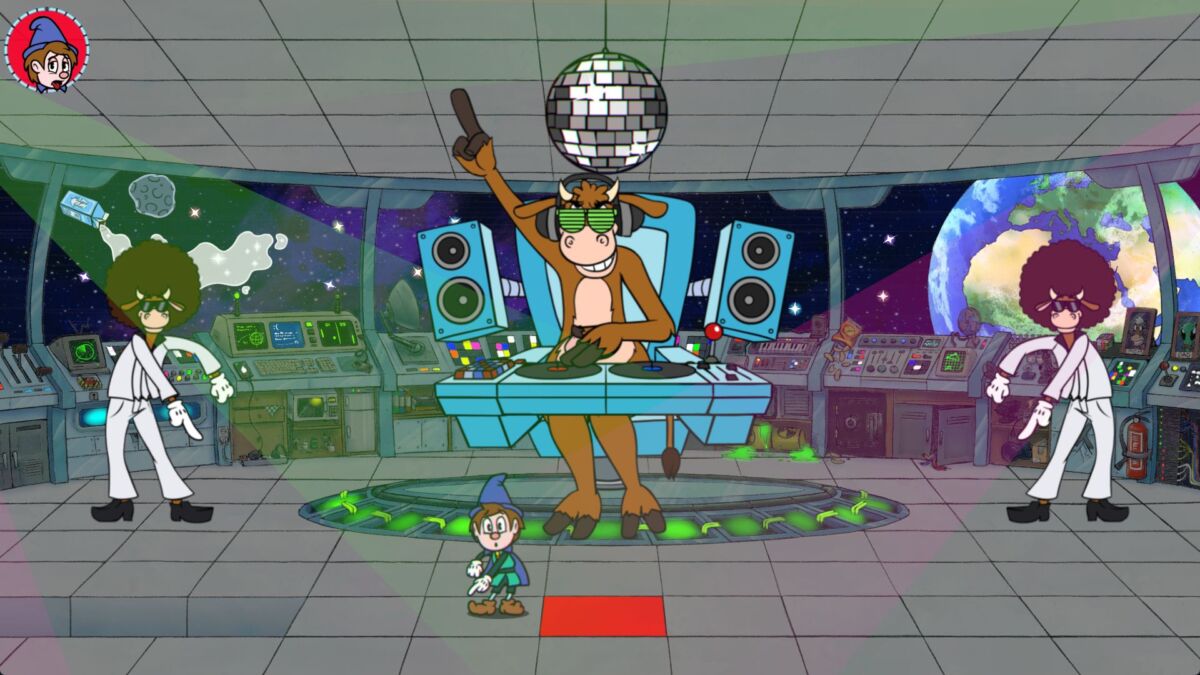Click the gnome portrait badge icon
1200x675 pixels.
(x=47, y=50)
